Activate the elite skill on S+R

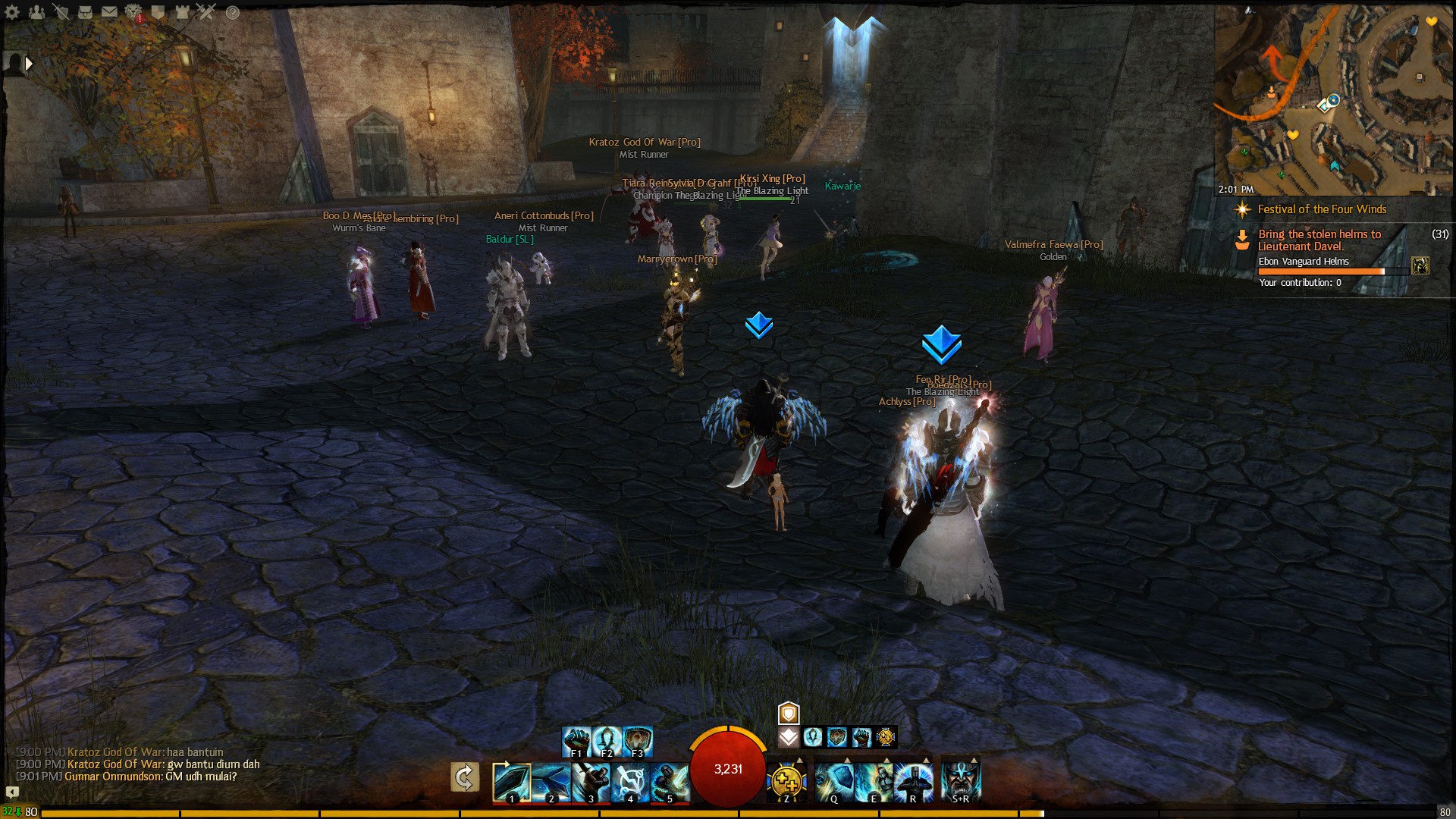click(x=960, y=781)
